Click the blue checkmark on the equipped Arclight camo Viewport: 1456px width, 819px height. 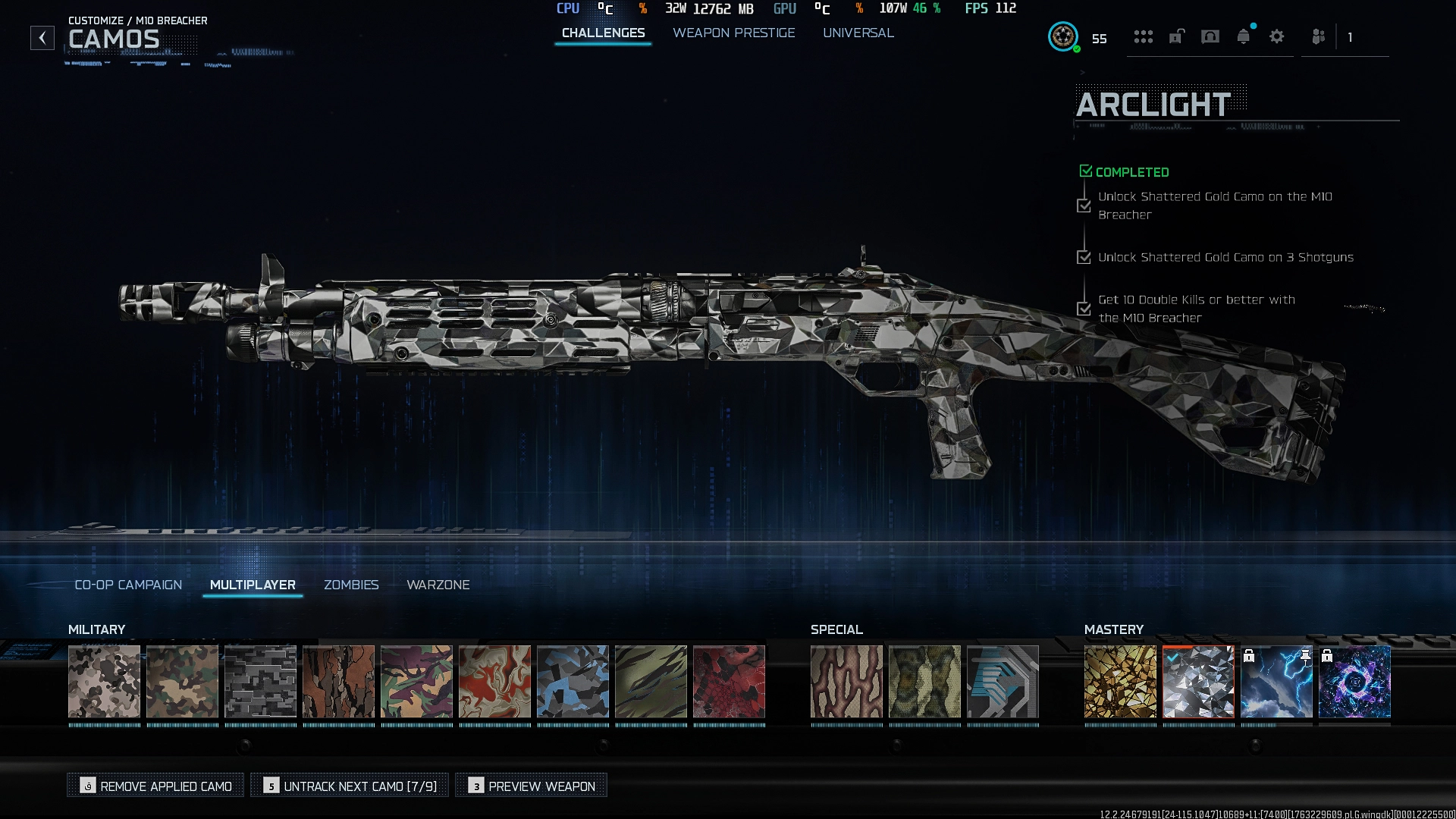[1172, 658]
